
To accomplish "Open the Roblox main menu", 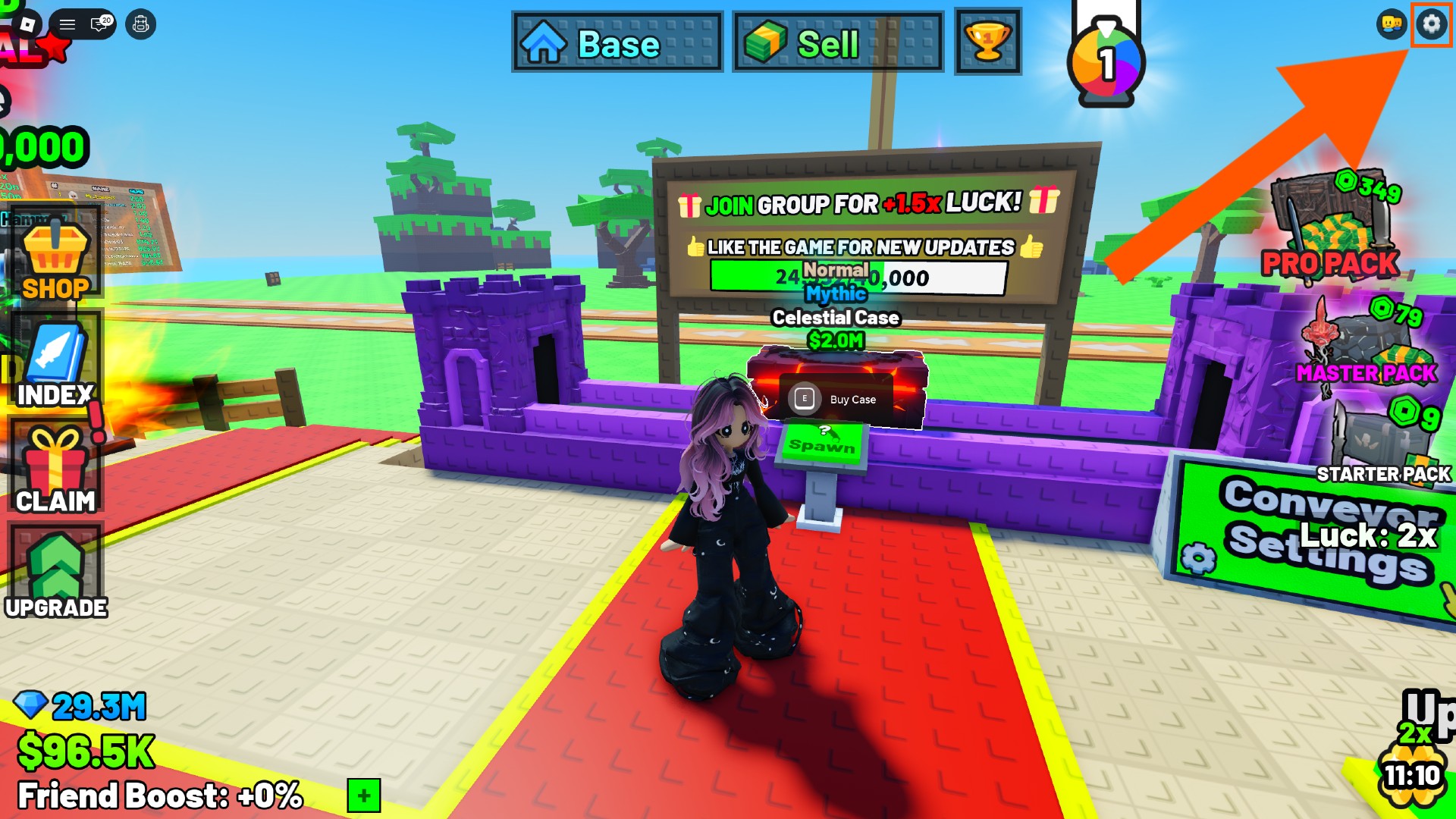I will (x=68, y=23).
